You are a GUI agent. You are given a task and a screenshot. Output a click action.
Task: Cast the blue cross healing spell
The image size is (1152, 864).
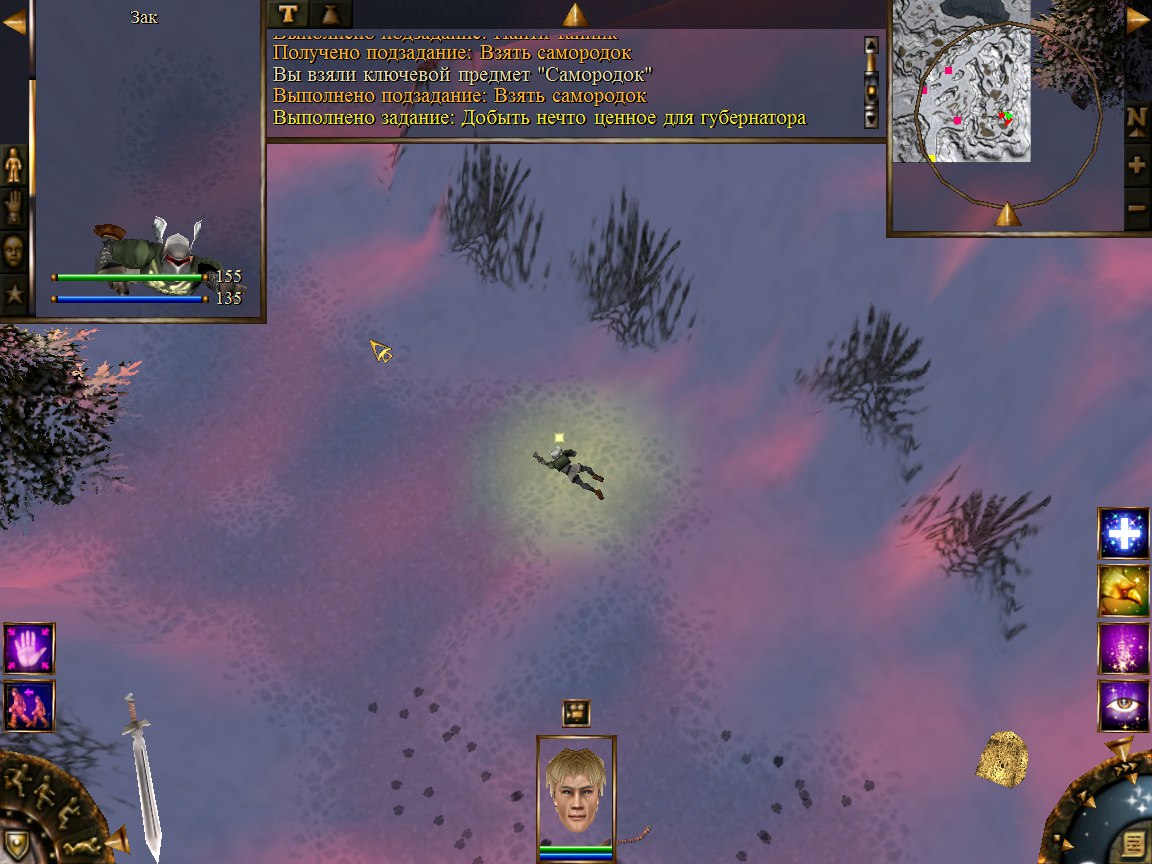[1123, 533]
